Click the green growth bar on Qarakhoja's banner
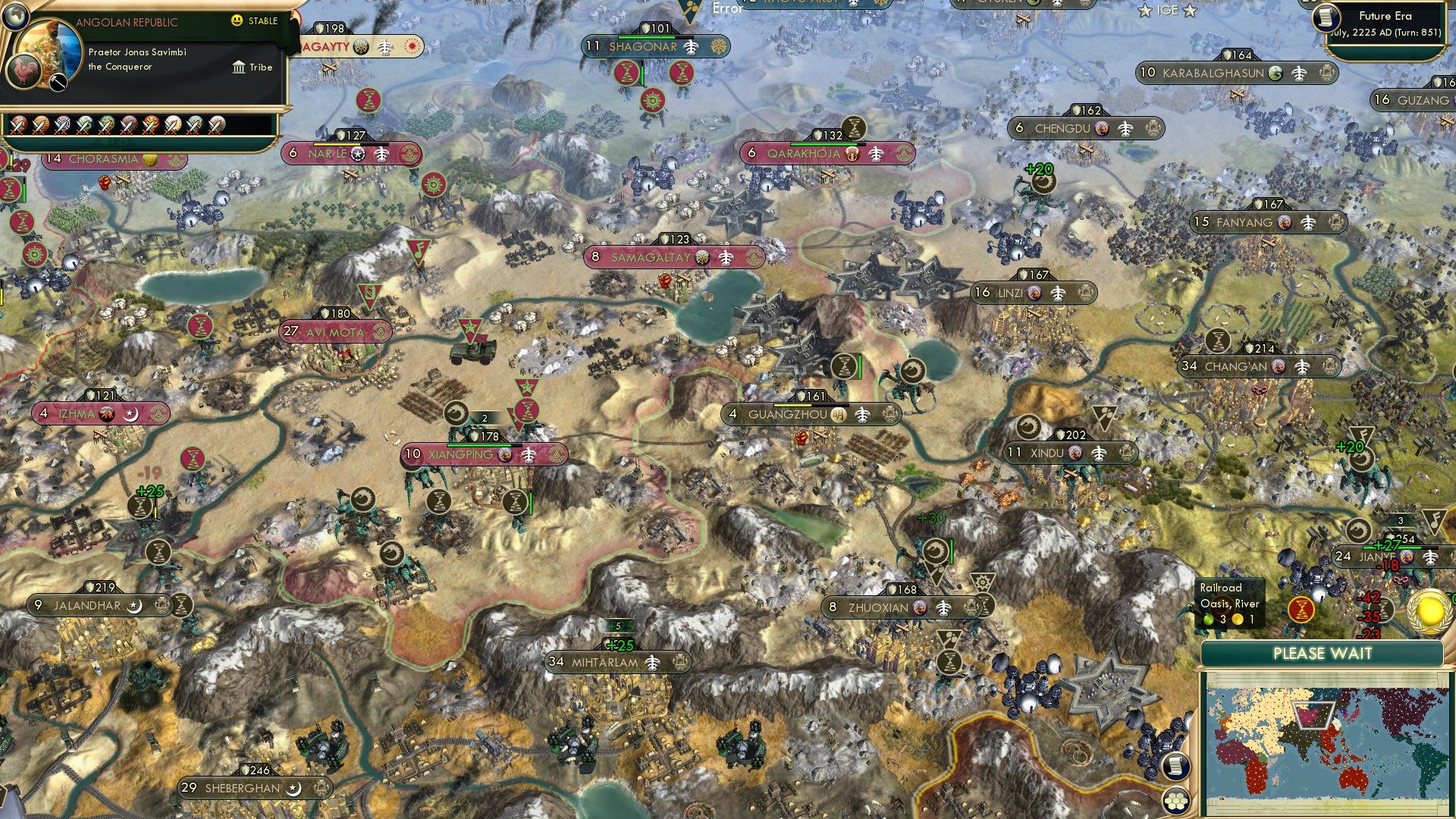 click(x=824, y=144)
